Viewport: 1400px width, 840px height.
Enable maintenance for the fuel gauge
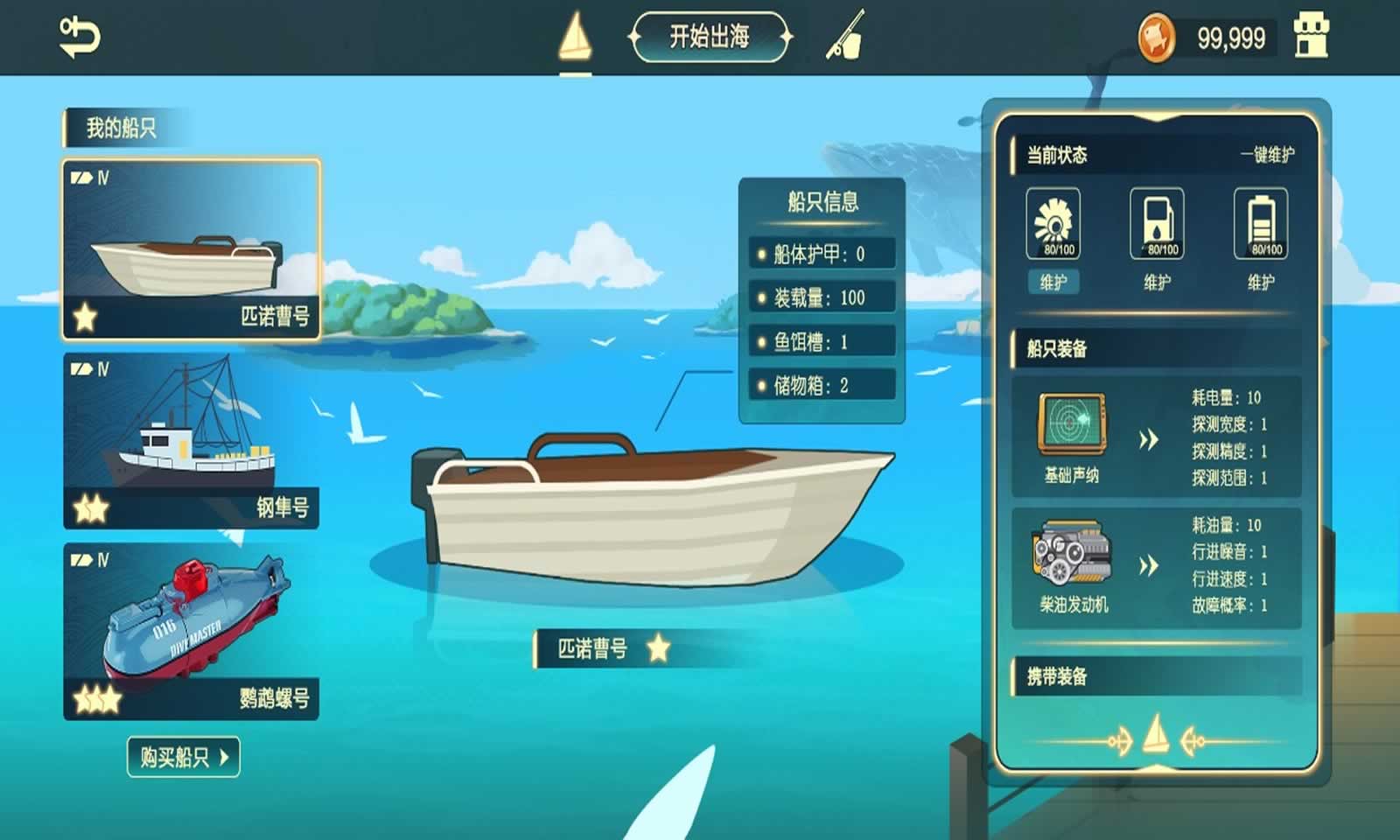[1157, 283]
